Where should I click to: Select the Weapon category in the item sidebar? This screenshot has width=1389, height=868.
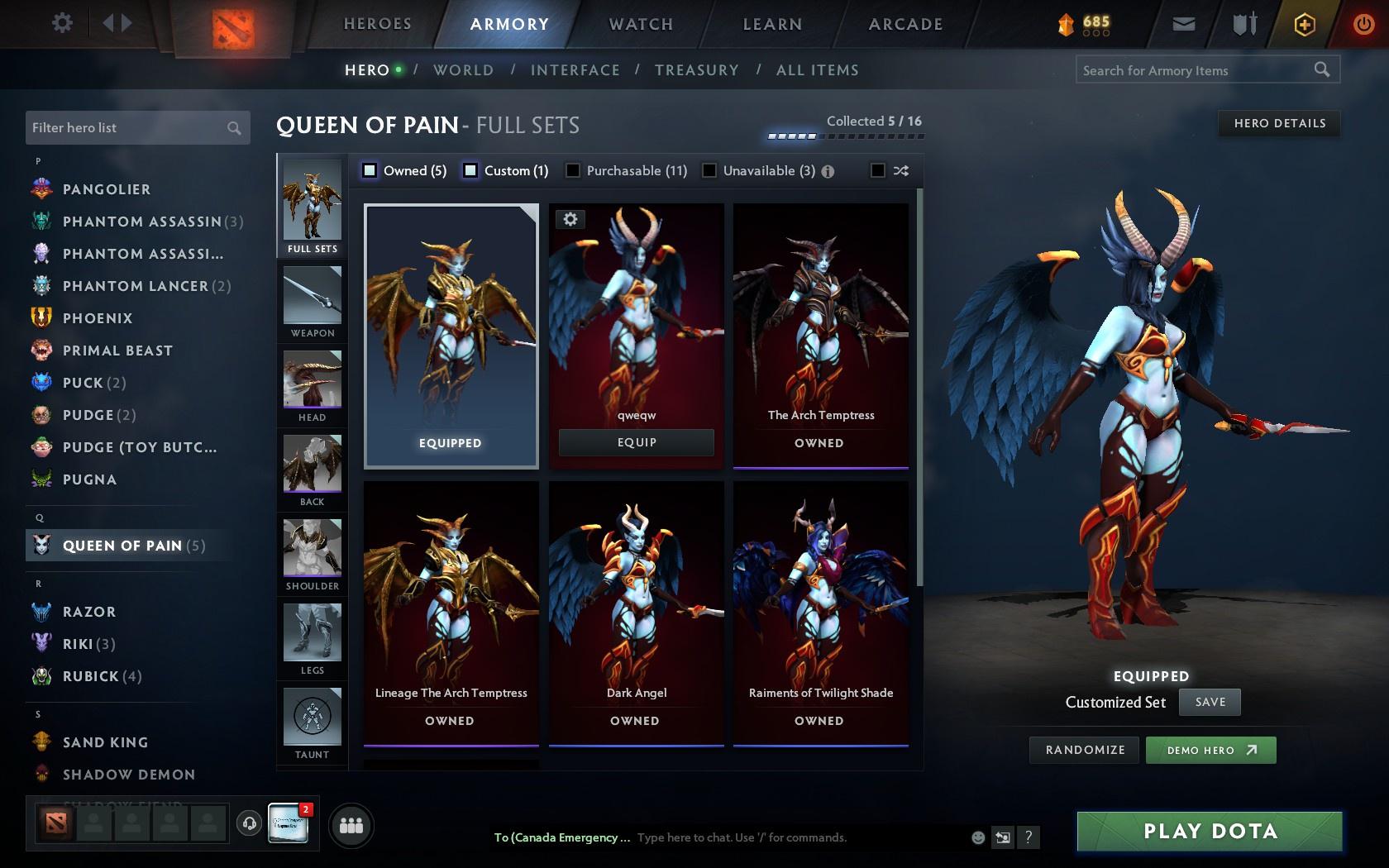312,302
